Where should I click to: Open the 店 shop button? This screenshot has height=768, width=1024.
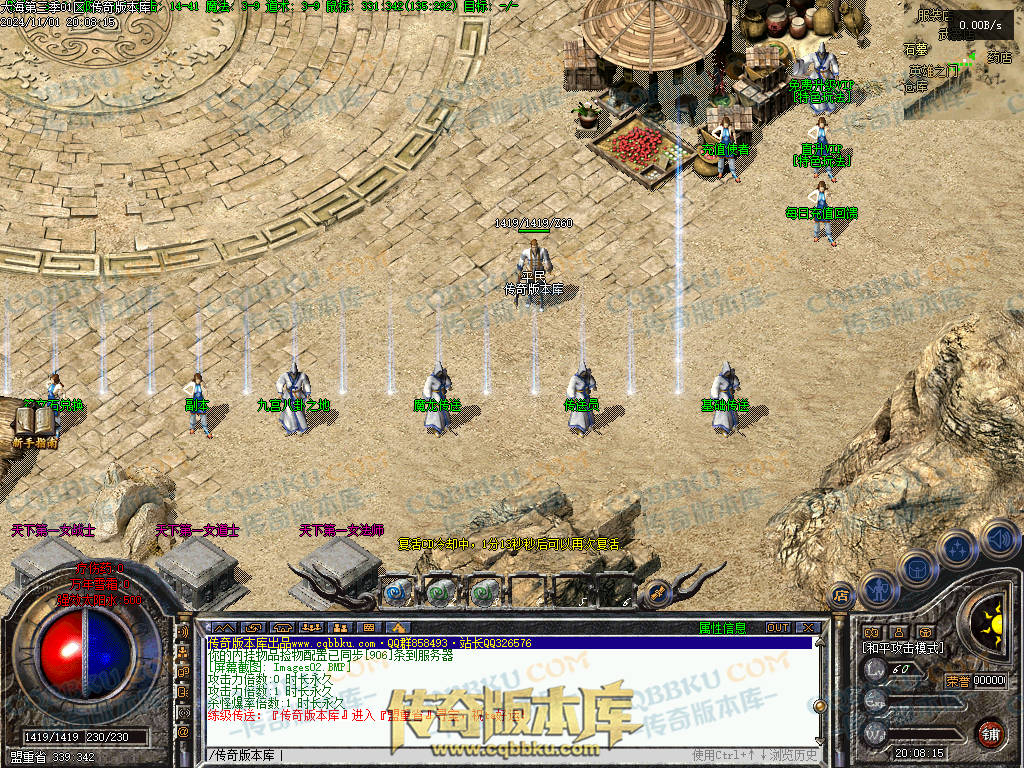point(841,594)
